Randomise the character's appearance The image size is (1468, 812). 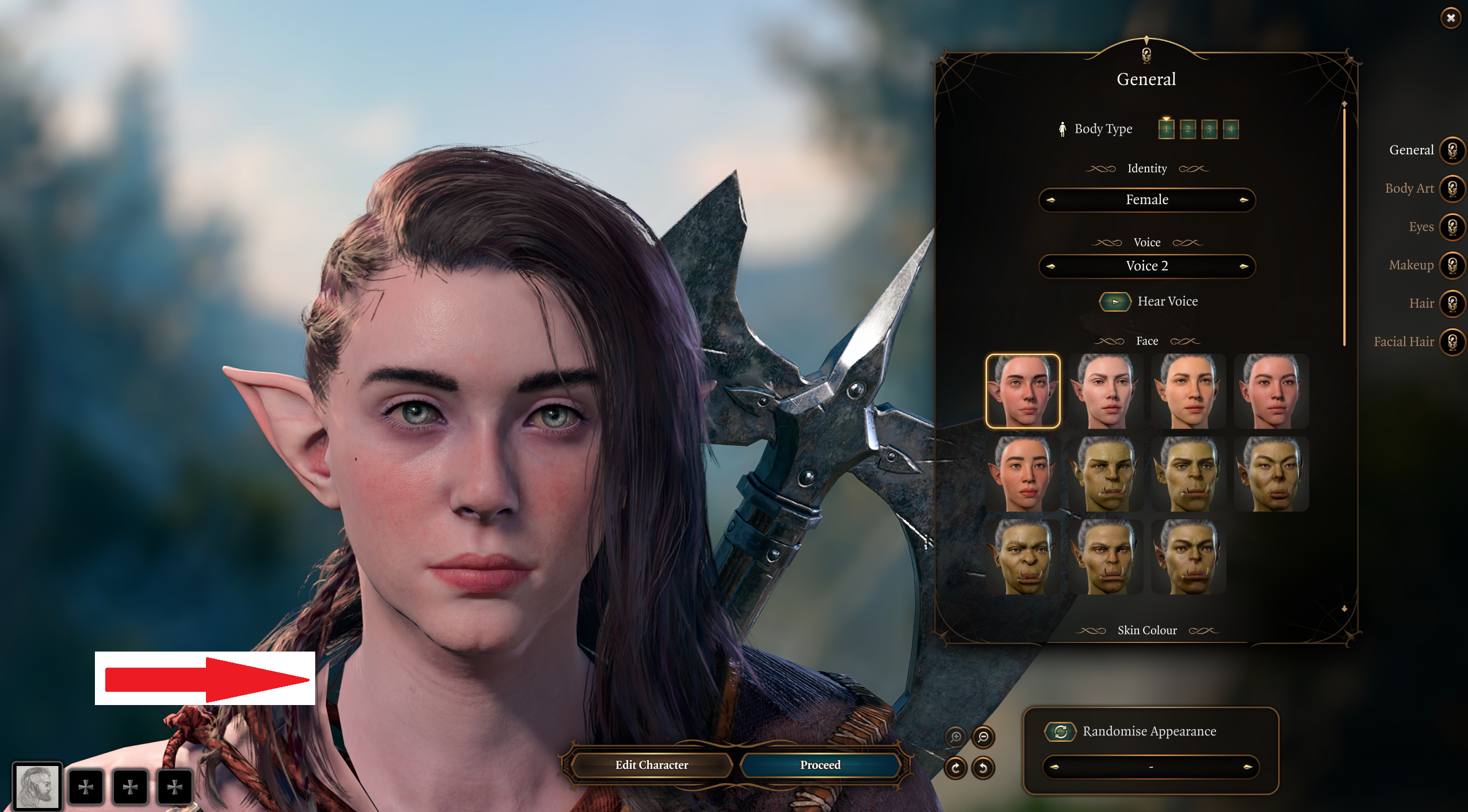(x=1061, y=731)
